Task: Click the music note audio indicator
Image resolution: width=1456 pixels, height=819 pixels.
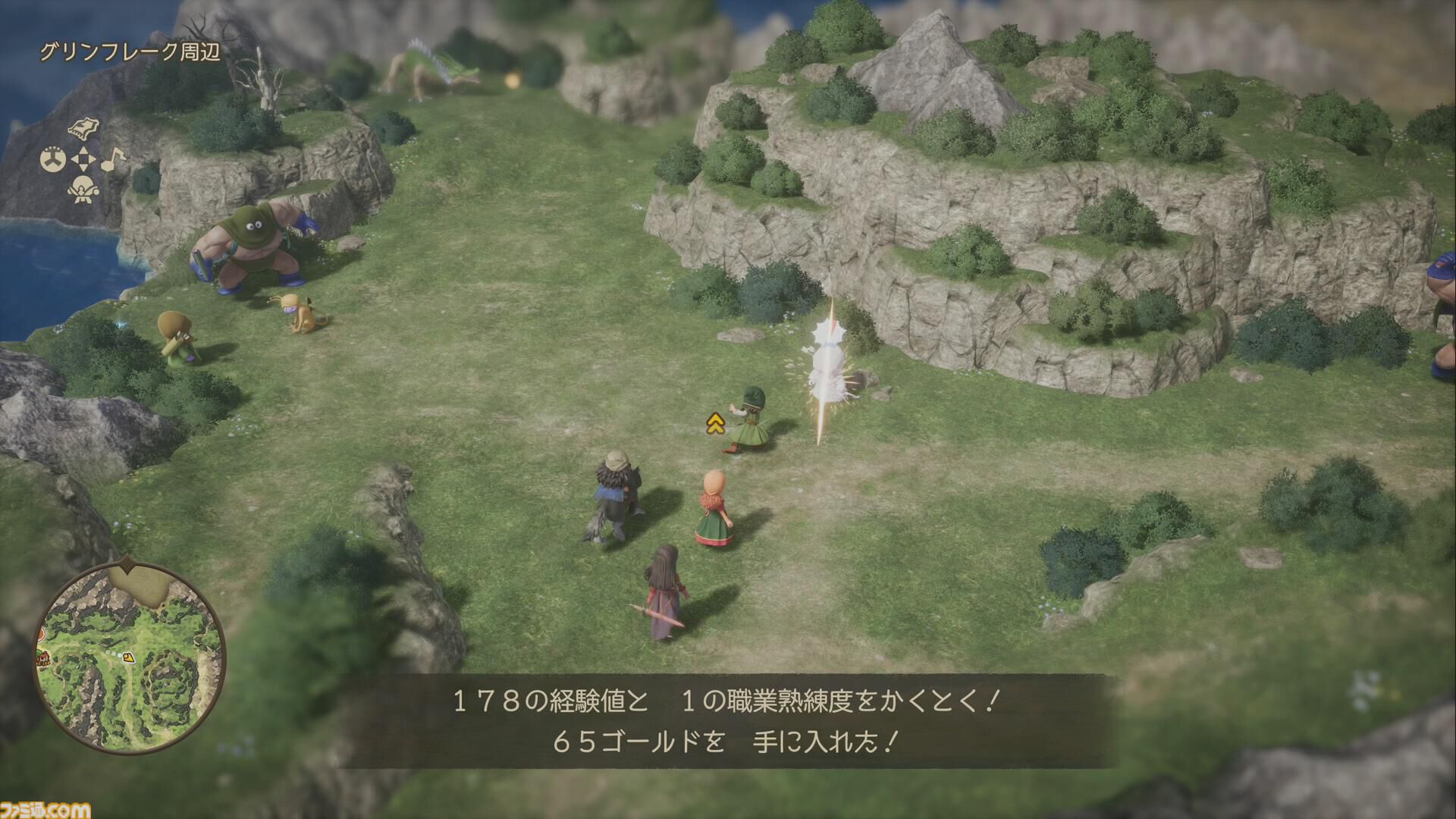Action: click(114, 160)
